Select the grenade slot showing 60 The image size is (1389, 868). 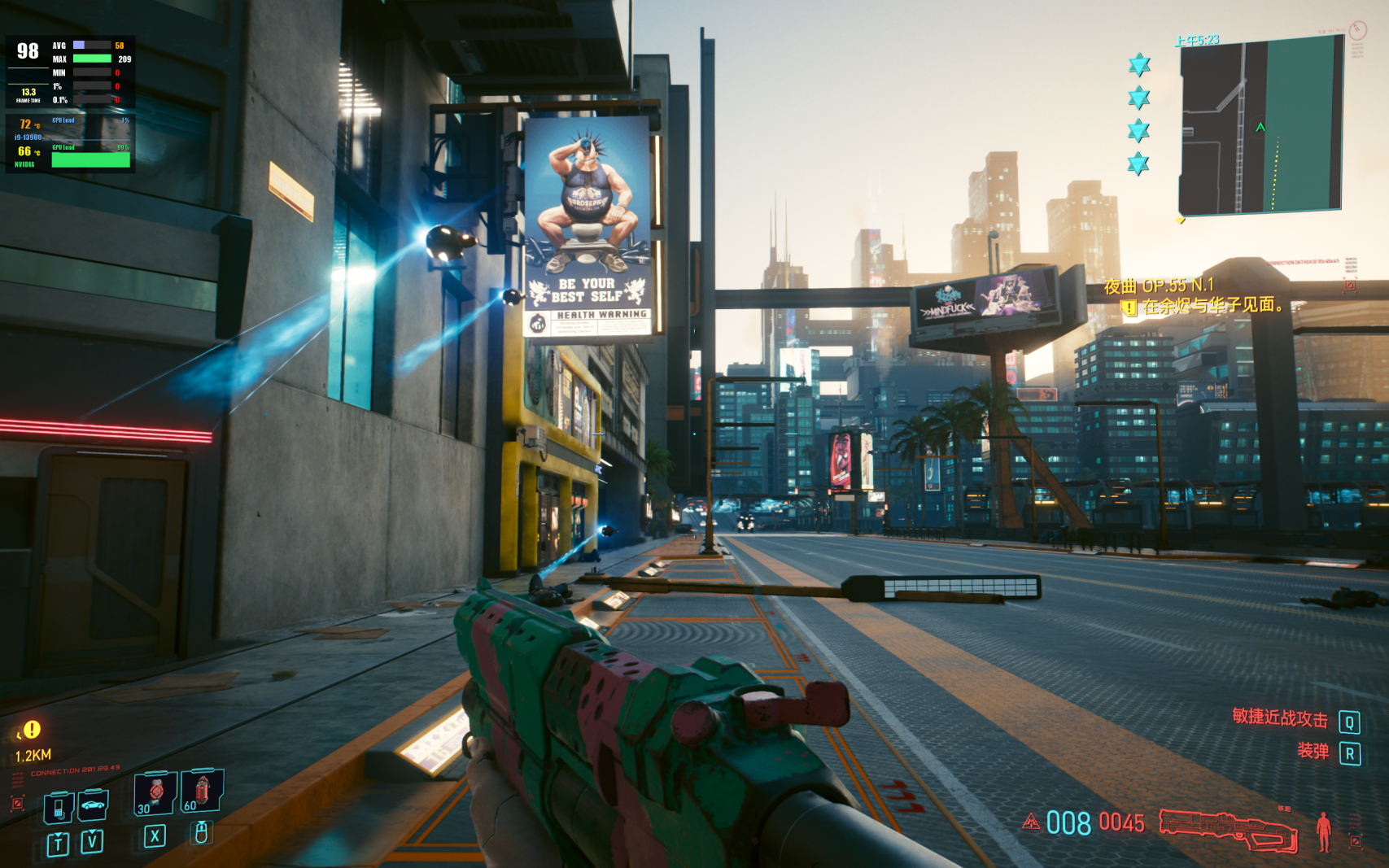coord(201,790)
